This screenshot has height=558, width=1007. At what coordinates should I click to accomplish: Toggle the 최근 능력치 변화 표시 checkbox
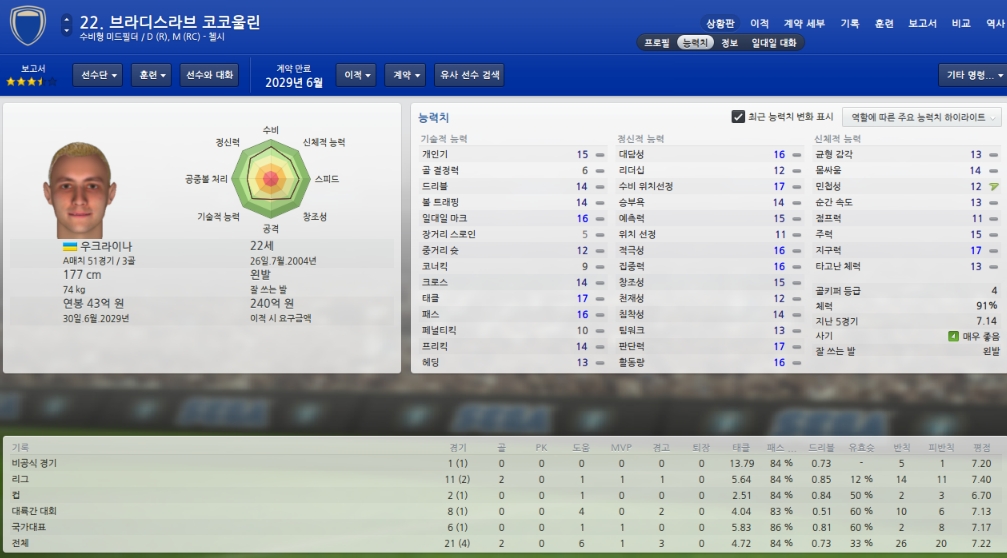pos(739,117)
